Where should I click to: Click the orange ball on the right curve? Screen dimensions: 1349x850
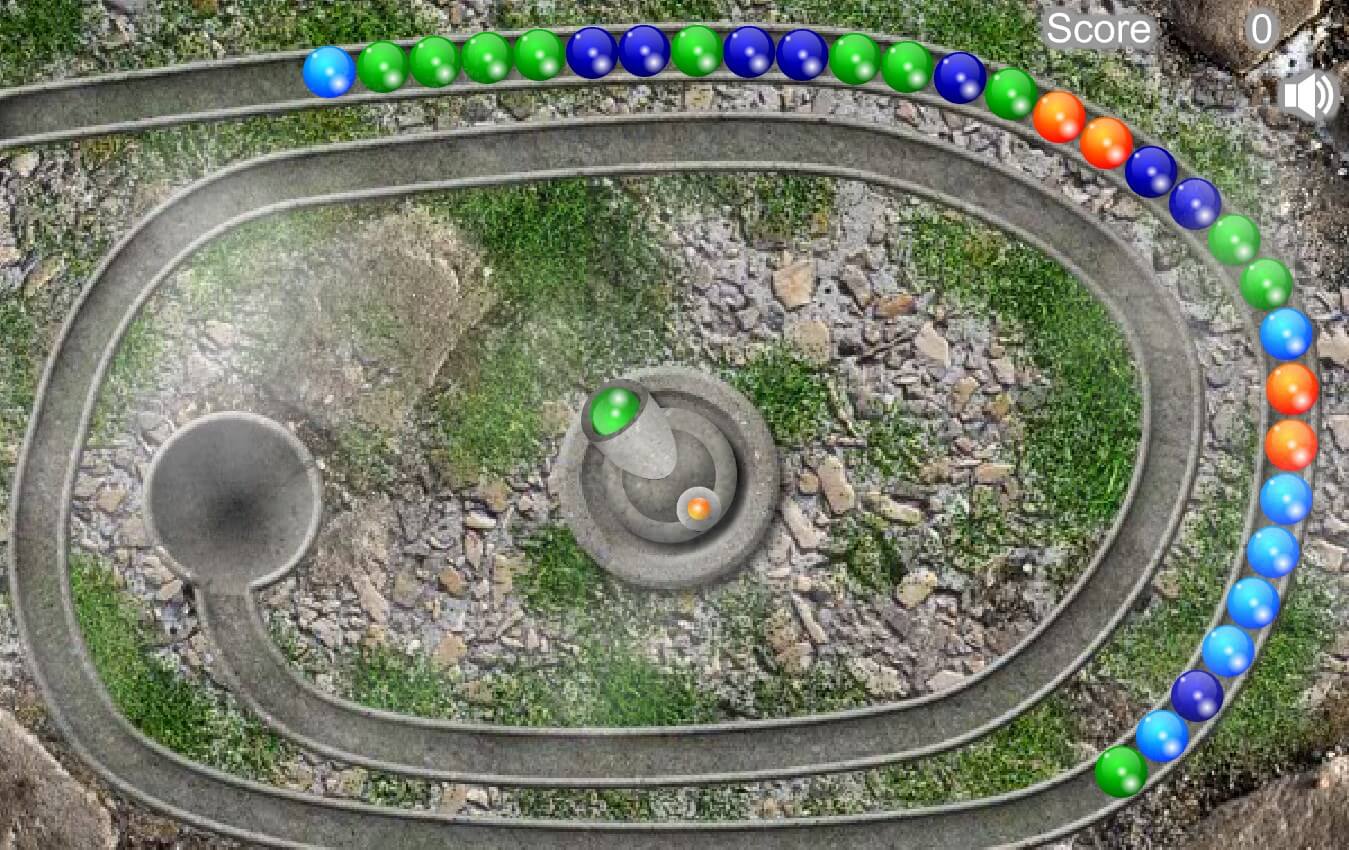click(1290, 390)
